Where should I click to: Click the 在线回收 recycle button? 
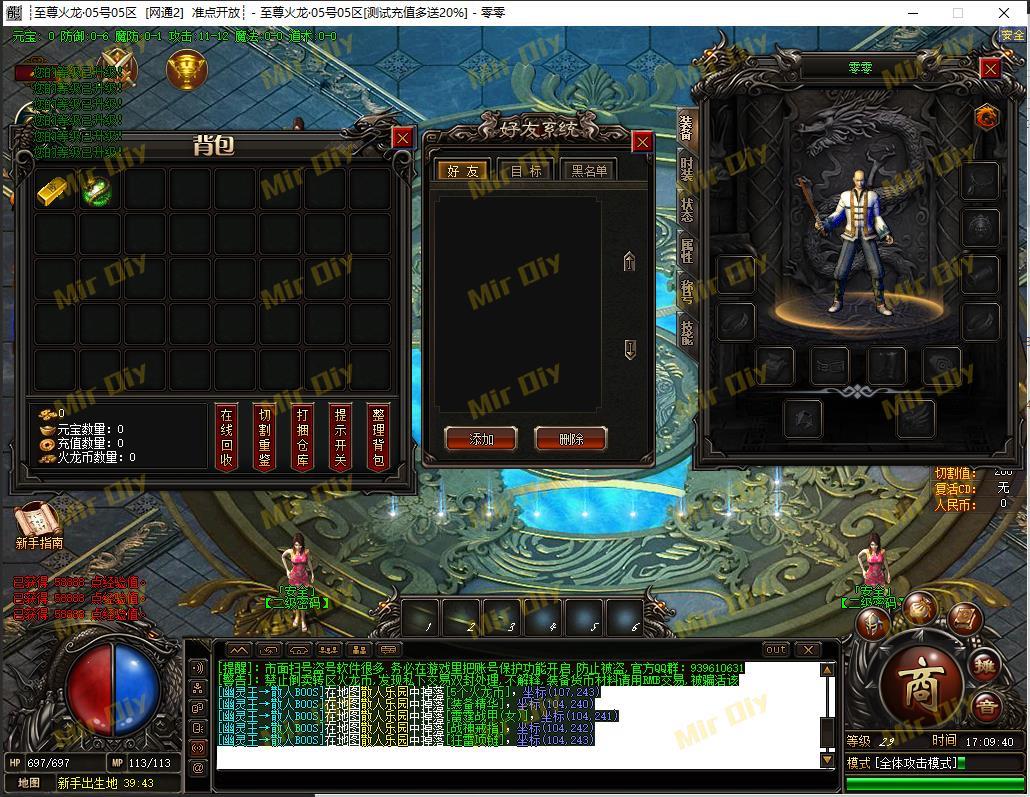[227, 437]
